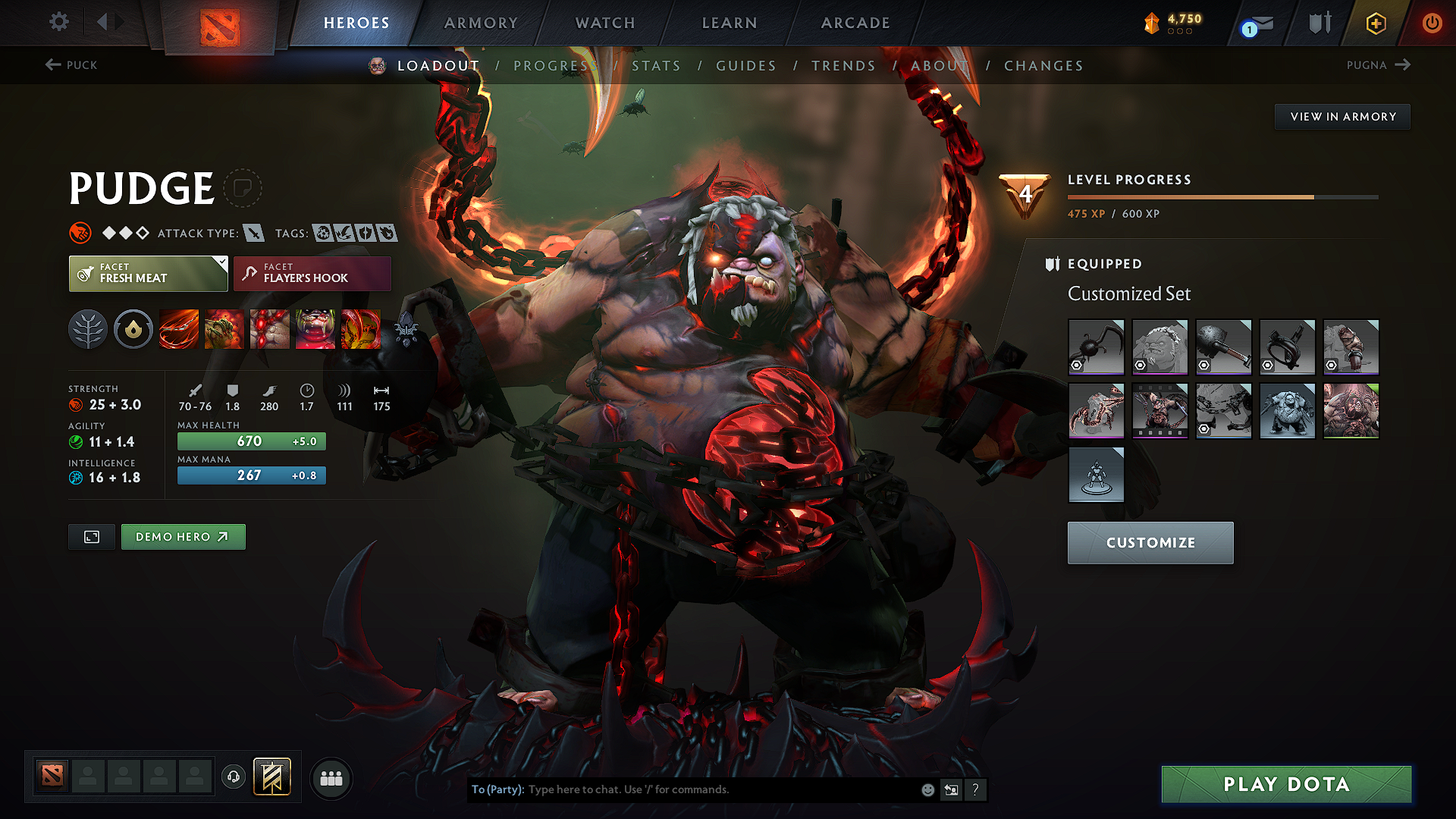This screenshot has width=1456, height=819.
Task: Open the STATS tab for Pudge
Action: (657, 66)
